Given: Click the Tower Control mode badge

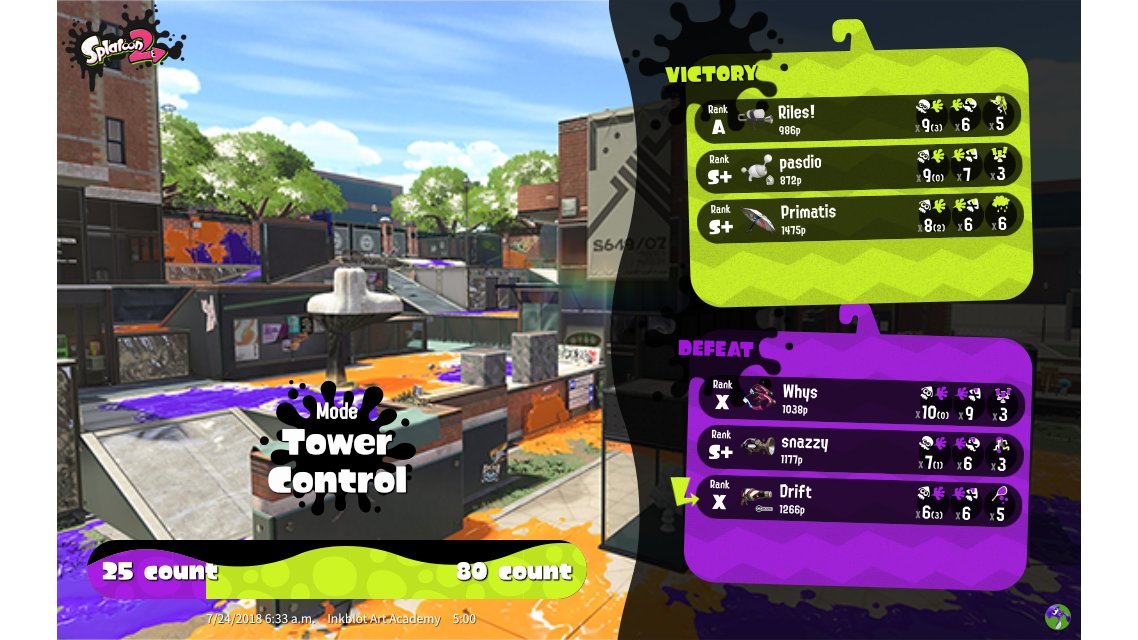Looking at the screenshot, I should (336, 450).
